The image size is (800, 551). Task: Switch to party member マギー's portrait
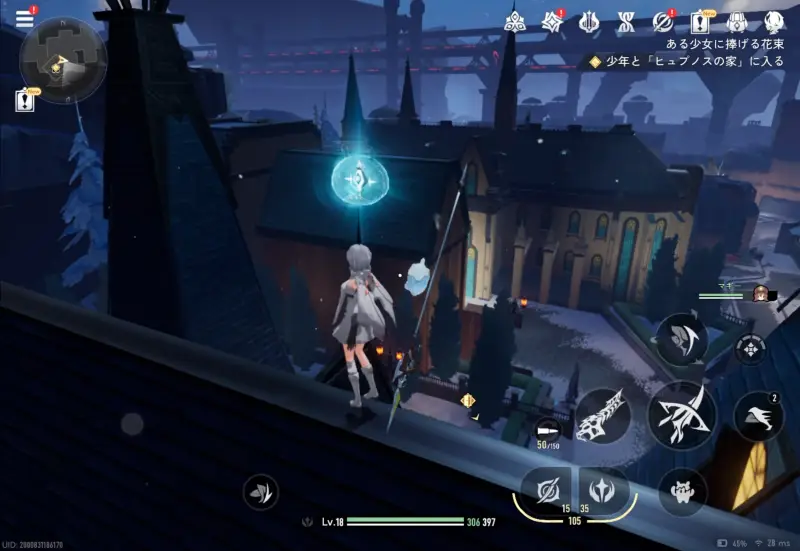(758, 294)
